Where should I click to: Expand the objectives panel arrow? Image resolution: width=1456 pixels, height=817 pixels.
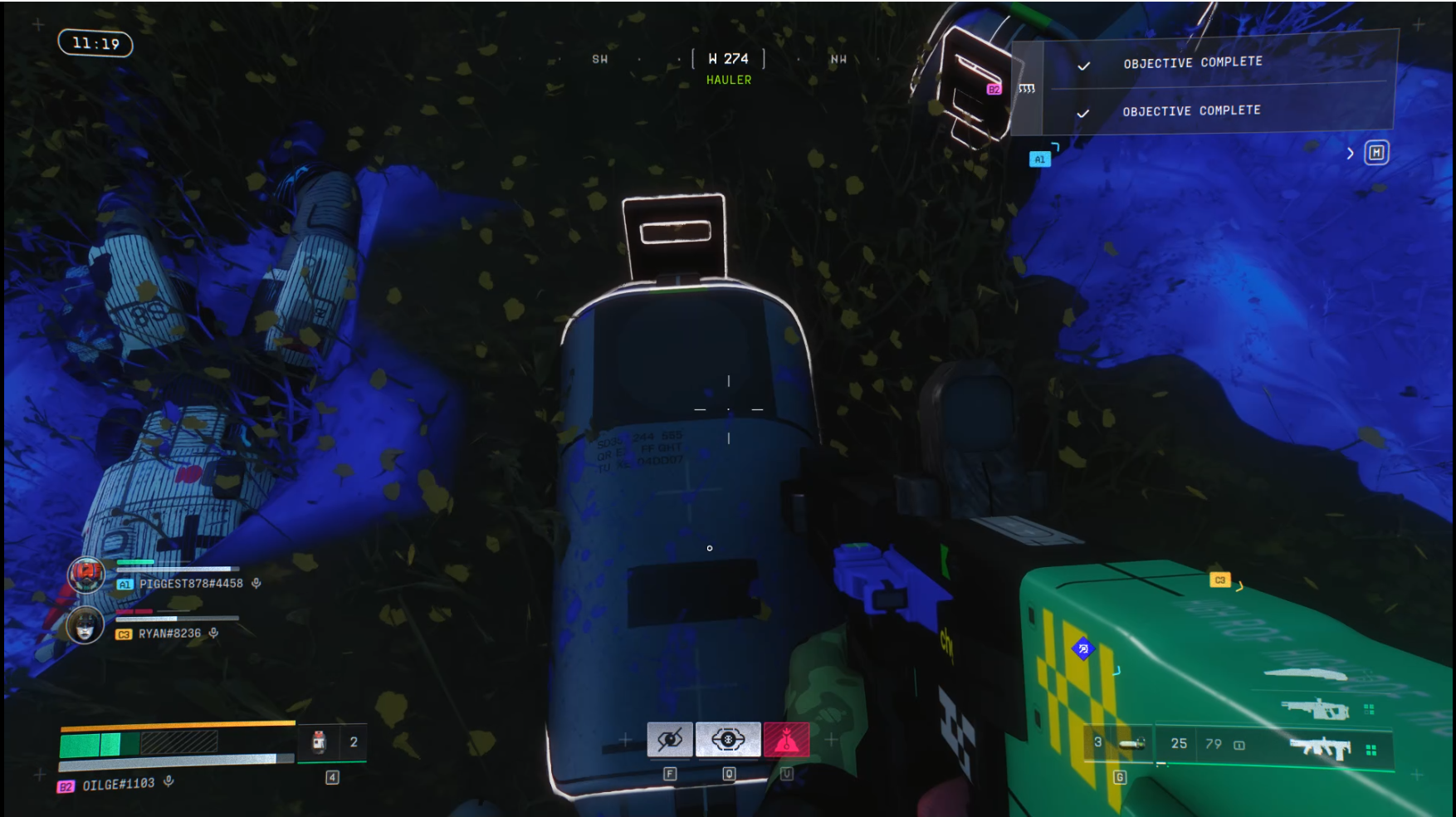[x=1351, y=153]
